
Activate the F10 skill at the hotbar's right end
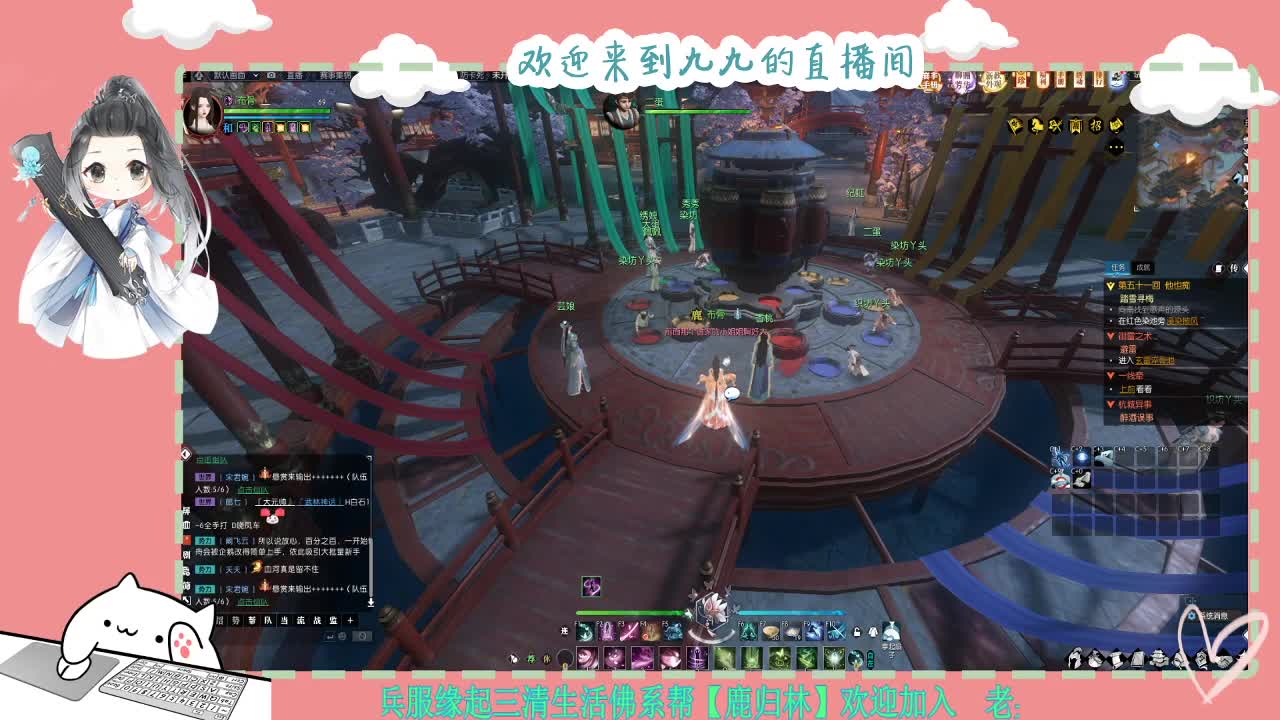click(836, 630)
